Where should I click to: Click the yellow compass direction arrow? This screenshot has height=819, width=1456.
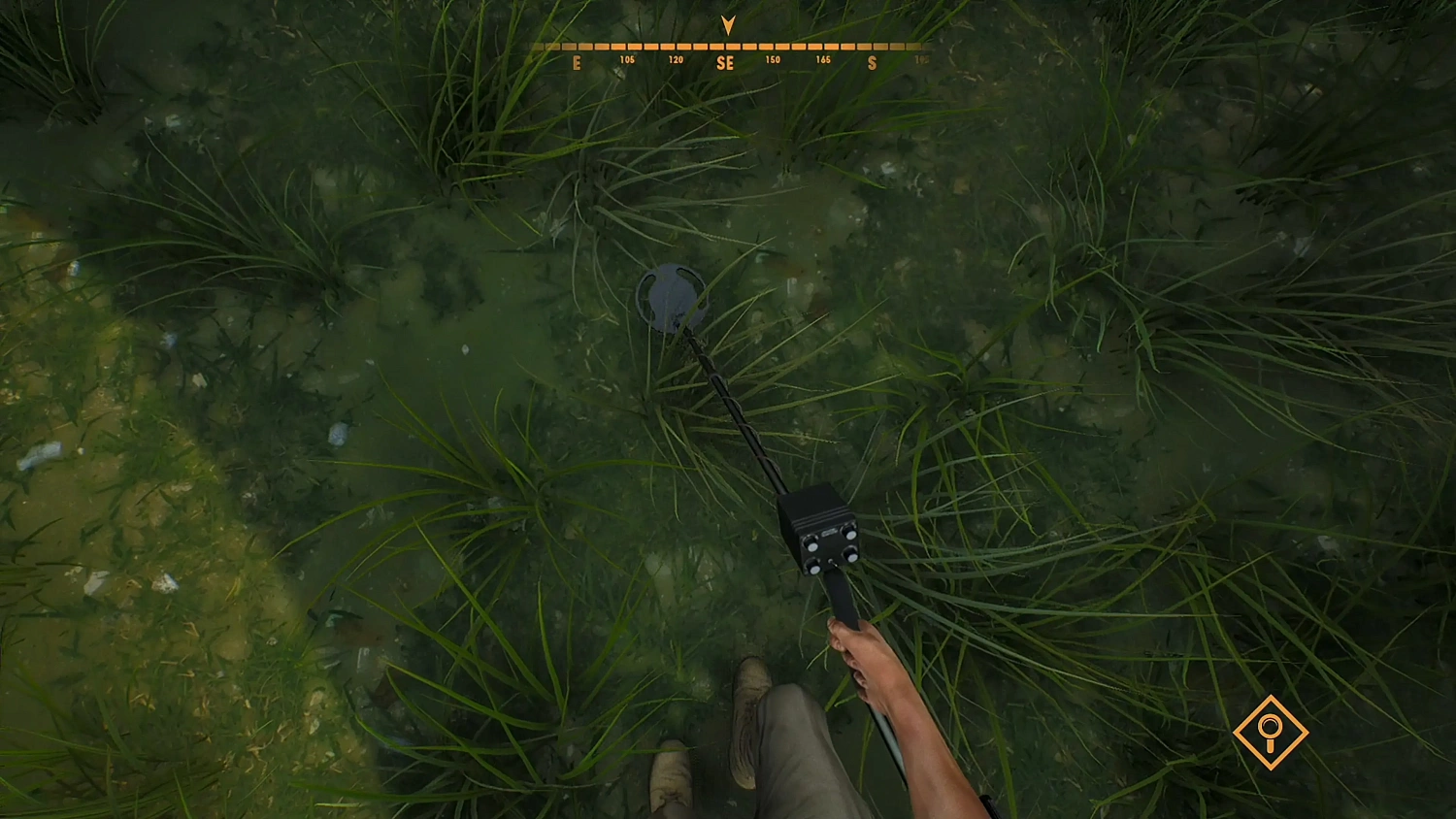(x=728, y=24)
